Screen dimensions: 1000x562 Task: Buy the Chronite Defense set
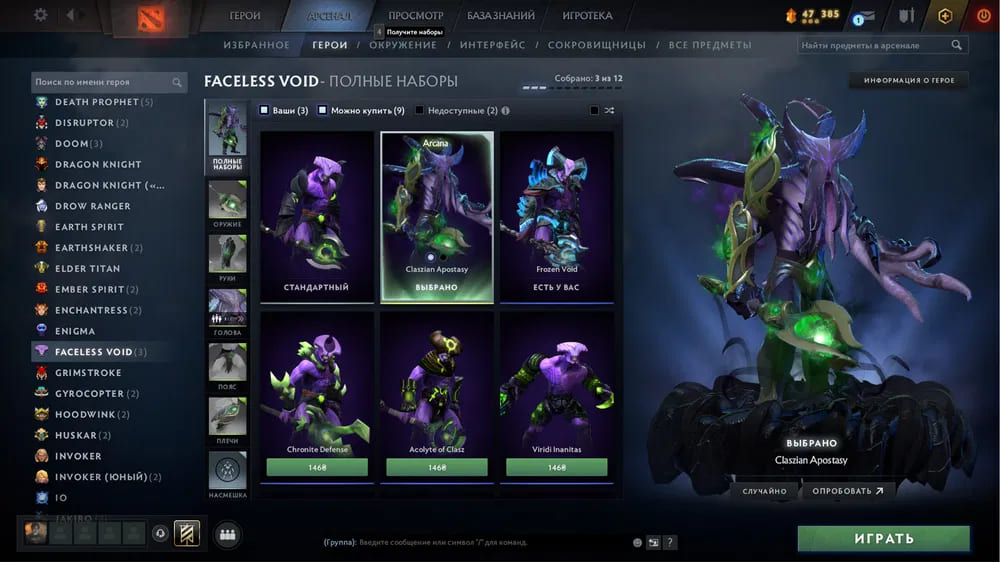tap(317, 467)
